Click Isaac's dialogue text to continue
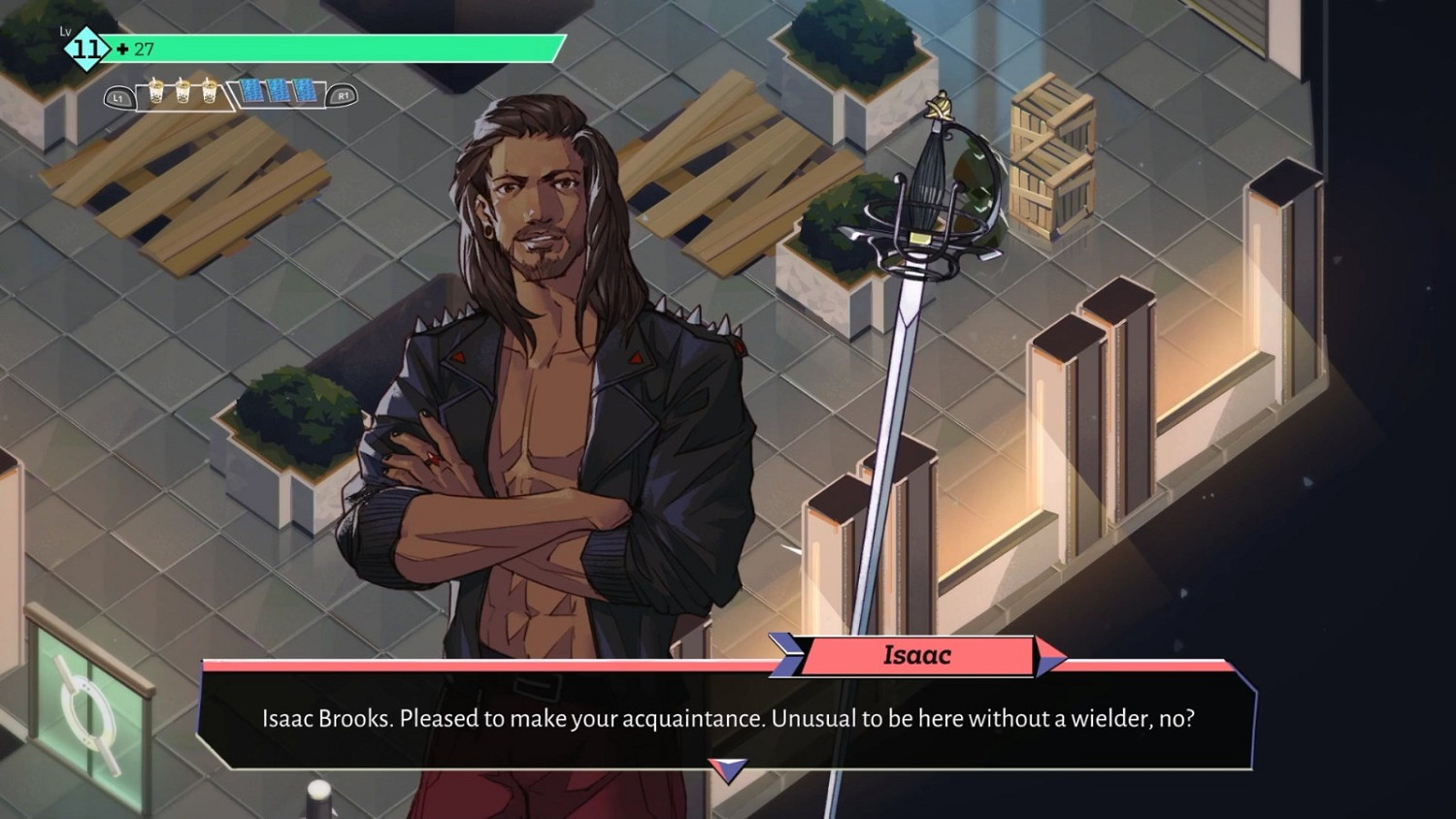 click(728, 719)
